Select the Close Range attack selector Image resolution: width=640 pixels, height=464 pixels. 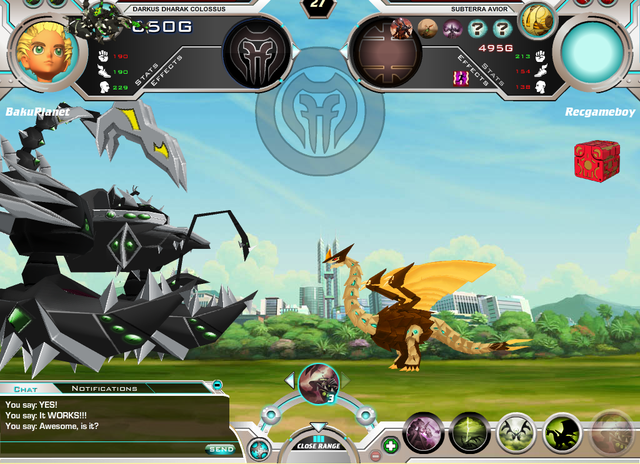[x=319, y=444]
